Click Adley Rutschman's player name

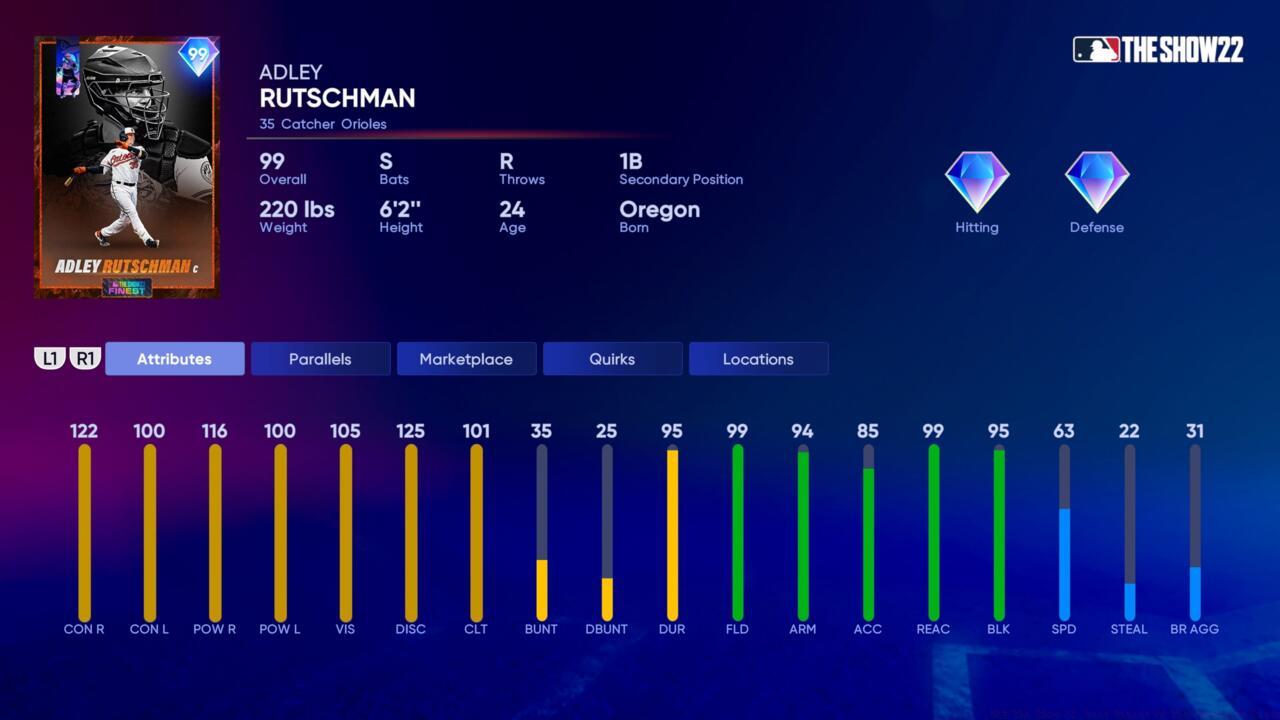(337, 98)
